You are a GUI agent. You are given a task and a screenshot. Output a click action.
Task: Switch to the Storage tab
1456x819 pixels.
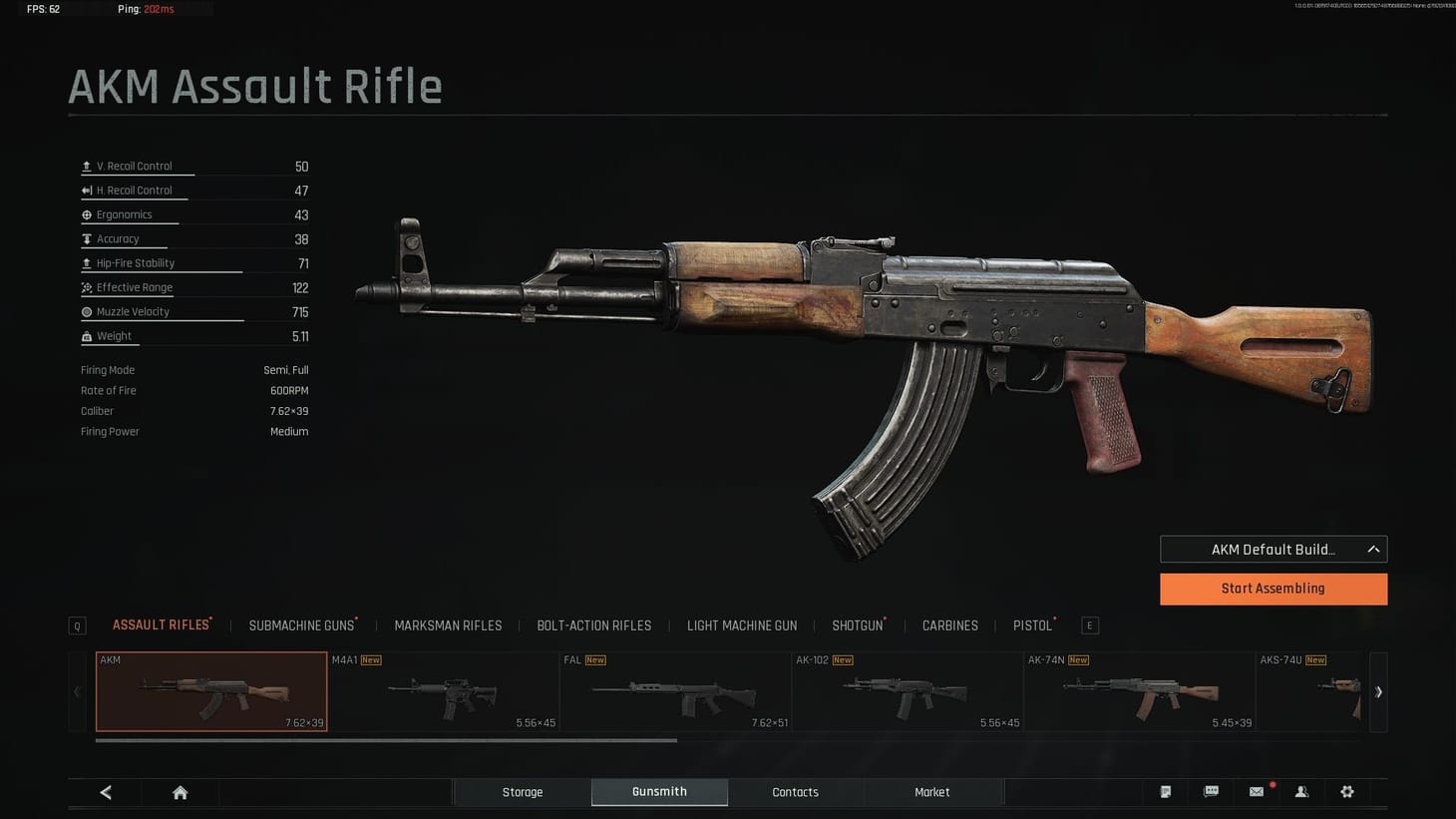pos(523,791)
